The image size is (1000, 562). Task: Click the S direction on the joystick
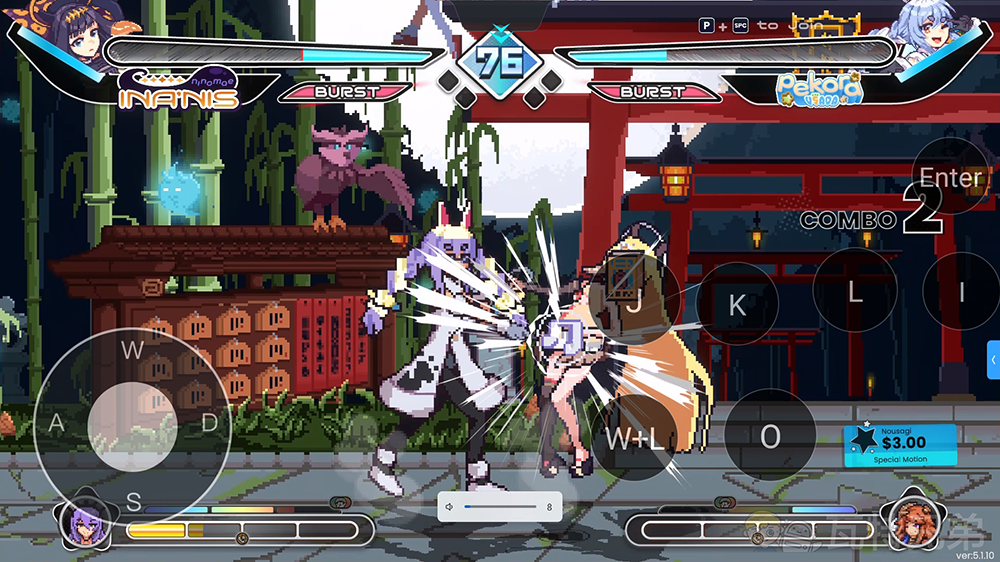[133, 499]
